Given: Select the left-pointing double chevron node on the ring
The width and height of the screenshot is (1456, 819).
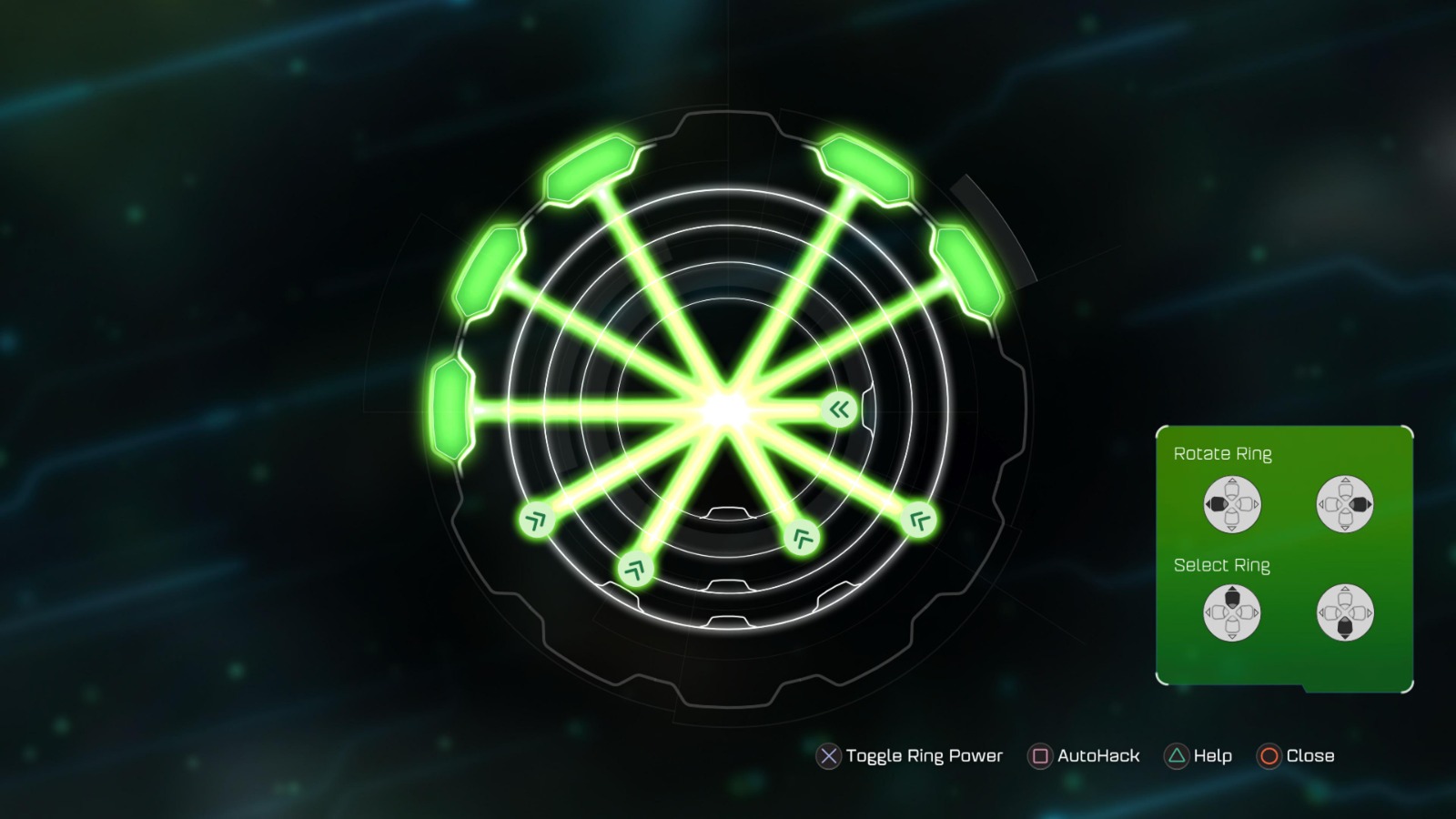Looking at the screenshot, I should [x=839, y=408].
